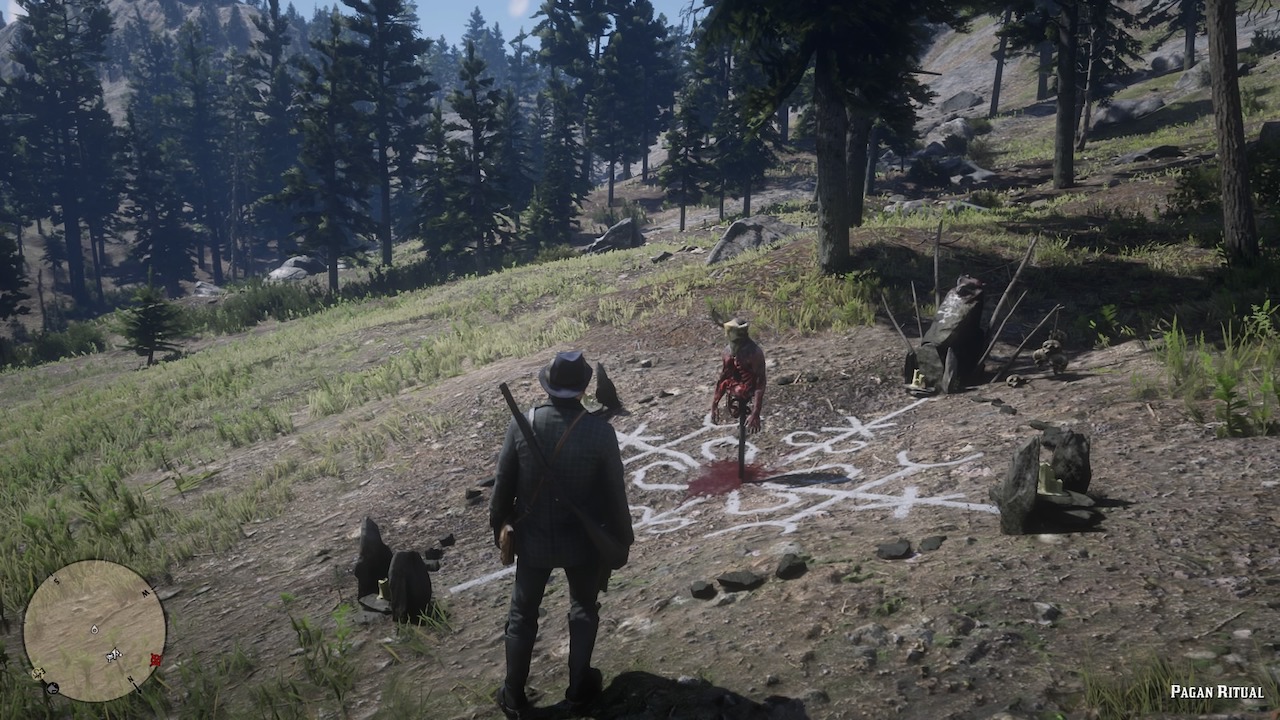This screenshot has width=1280, height=720.
Task: Select the white waypoint dot on the minimap
Action: [x=94, y=629]
